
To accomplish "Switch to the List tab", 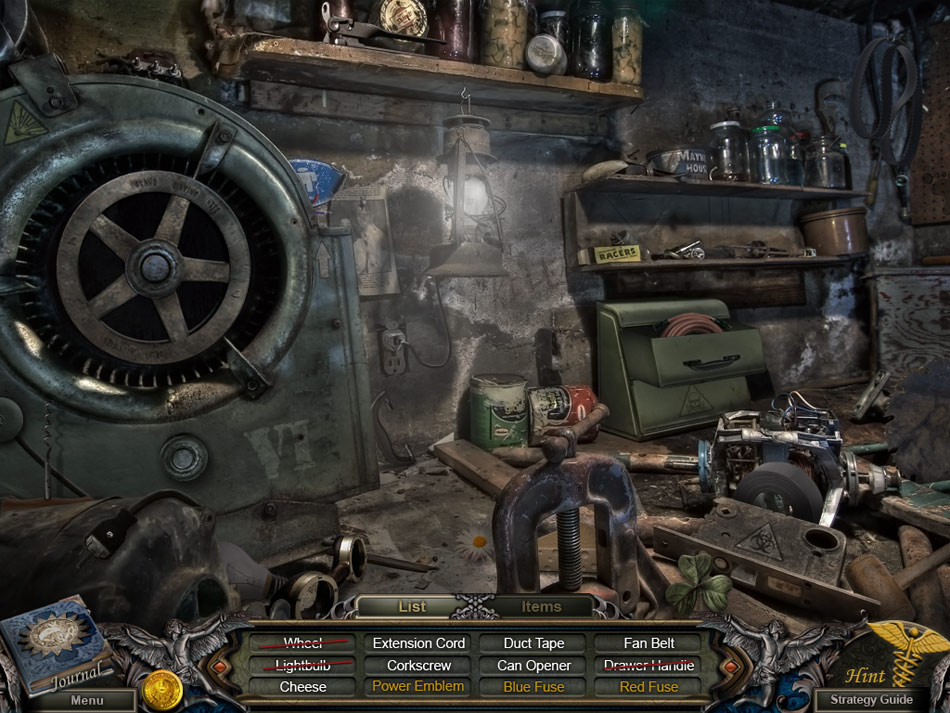I will (x=412, y=606).
